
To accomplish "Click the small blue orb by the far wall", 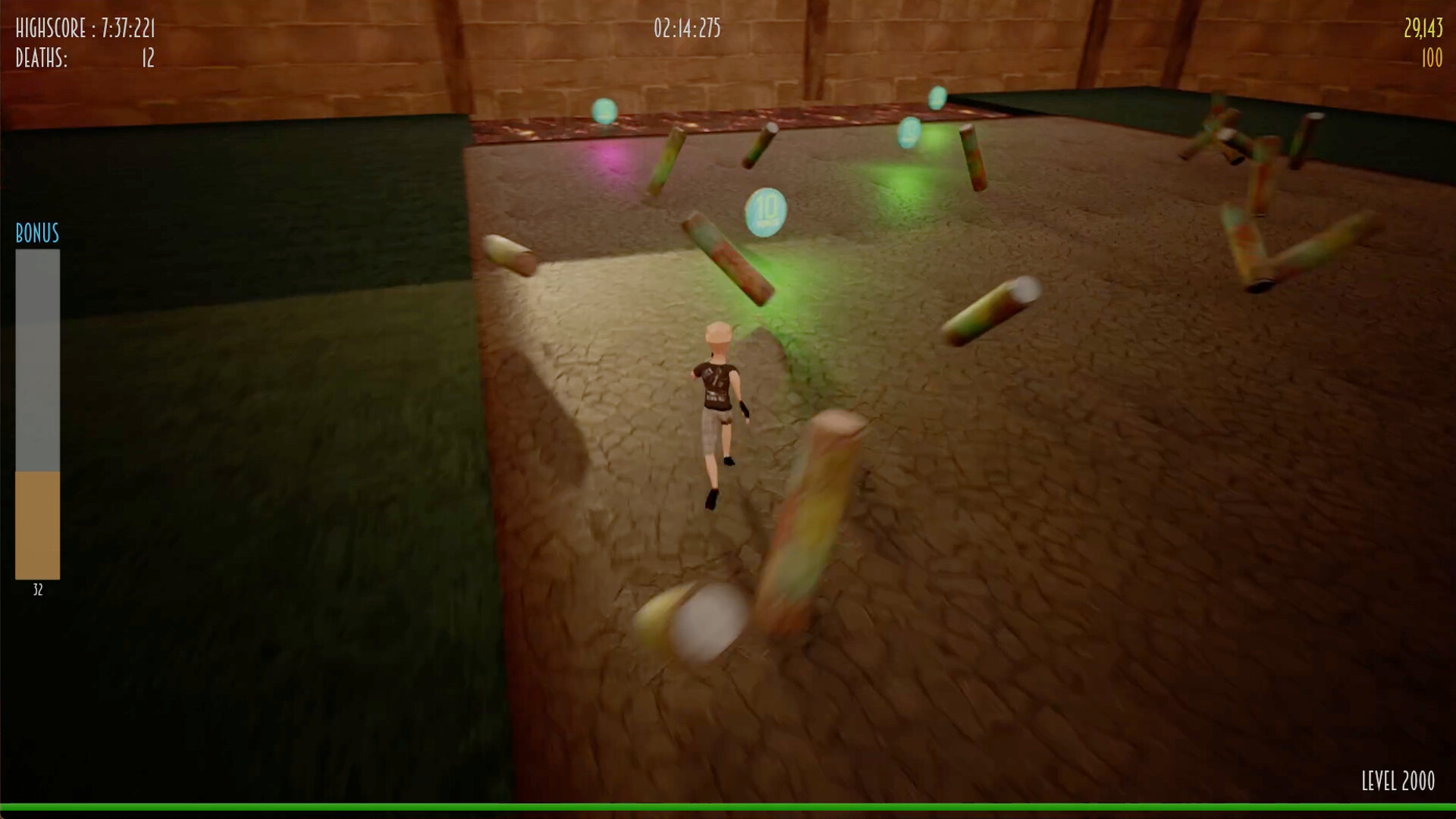I will 937,99.
